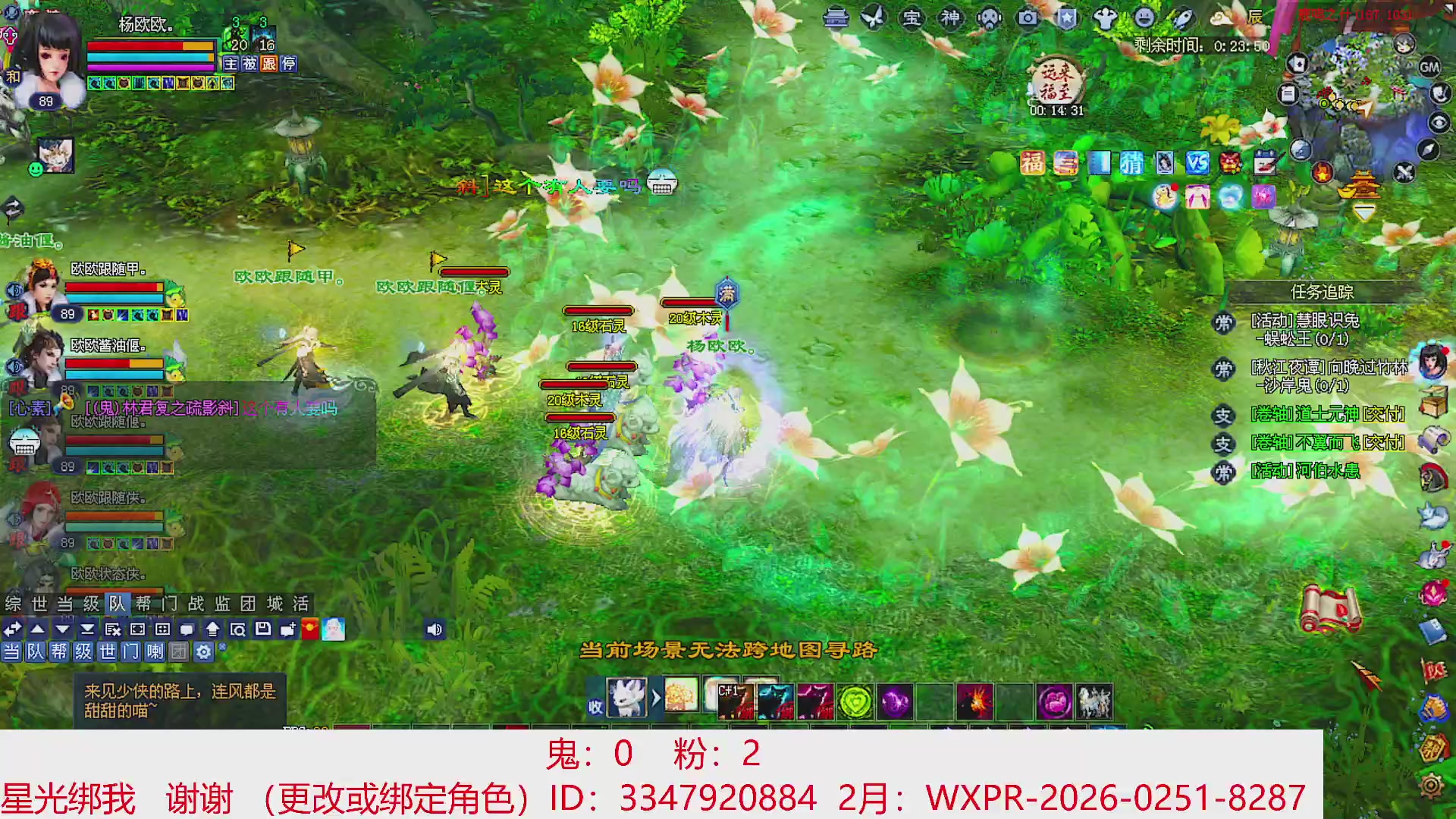Collapse chat using the down arrow icon
Image resolution: width=1456 pixels, height=819 pixels.
point(61,629)
